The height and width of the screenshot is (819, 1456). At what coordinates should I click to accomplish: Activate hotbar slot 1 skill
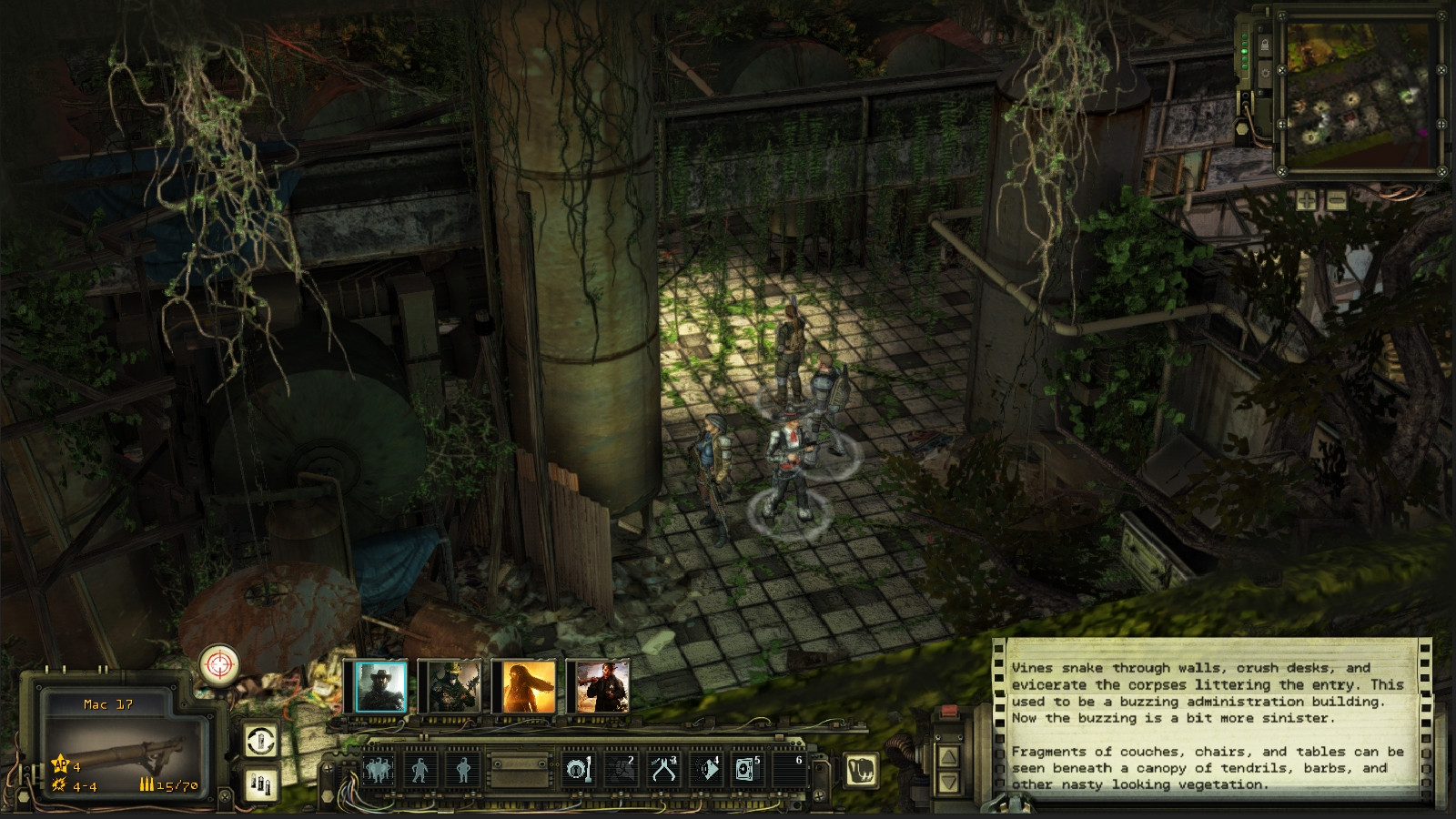(x=578, y=770)
